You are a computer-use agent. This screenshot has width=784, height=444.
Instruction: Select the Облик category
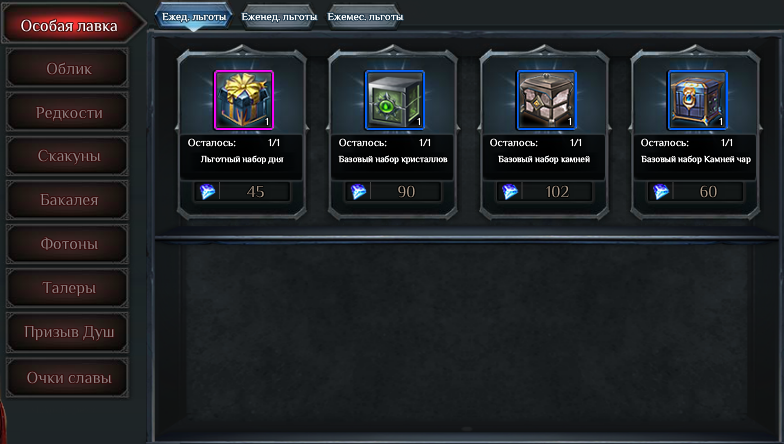pyautogui.click(x=68, y=69)
